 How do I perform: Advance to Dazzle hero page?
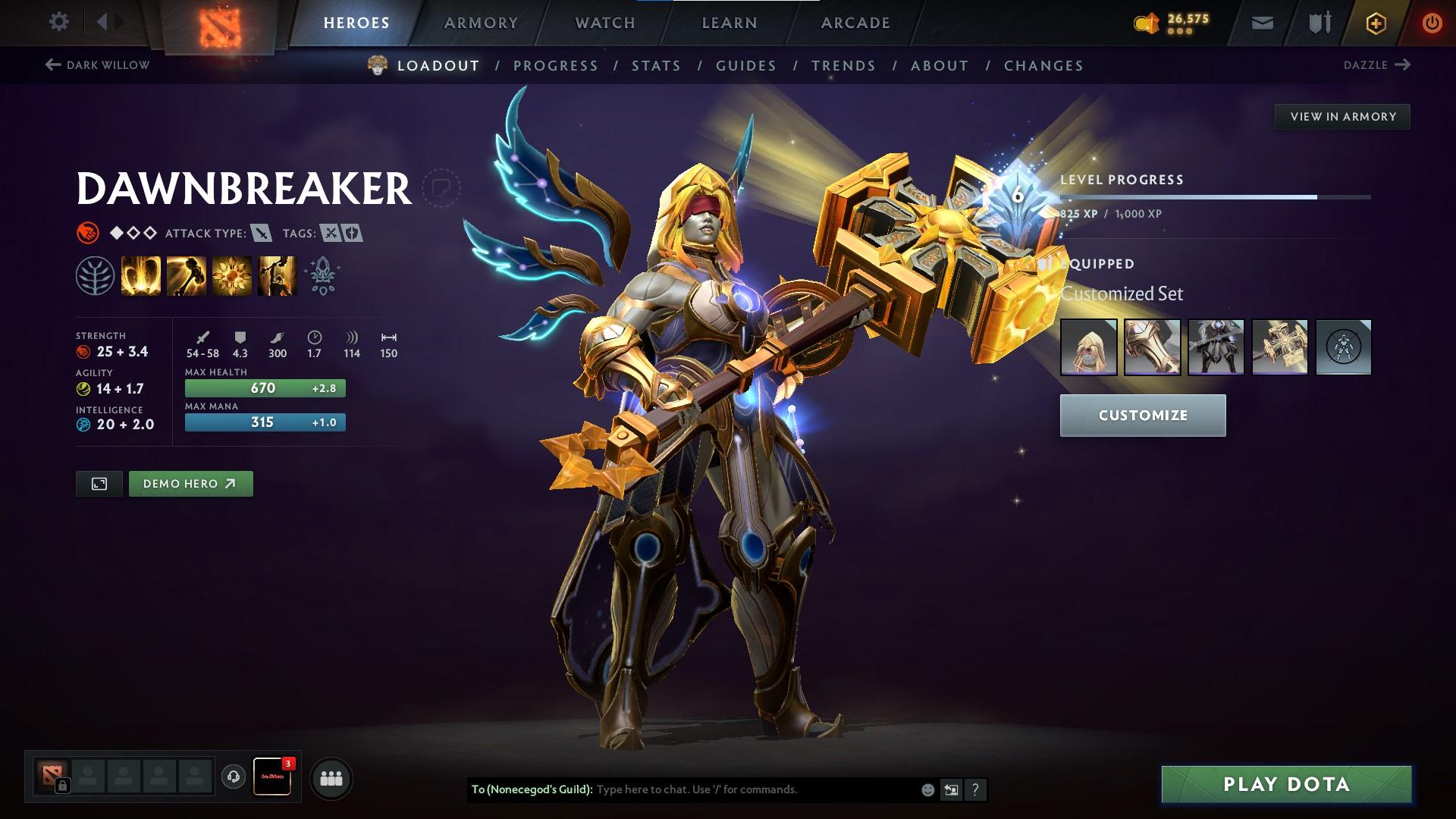click(x=1376, y=65)
